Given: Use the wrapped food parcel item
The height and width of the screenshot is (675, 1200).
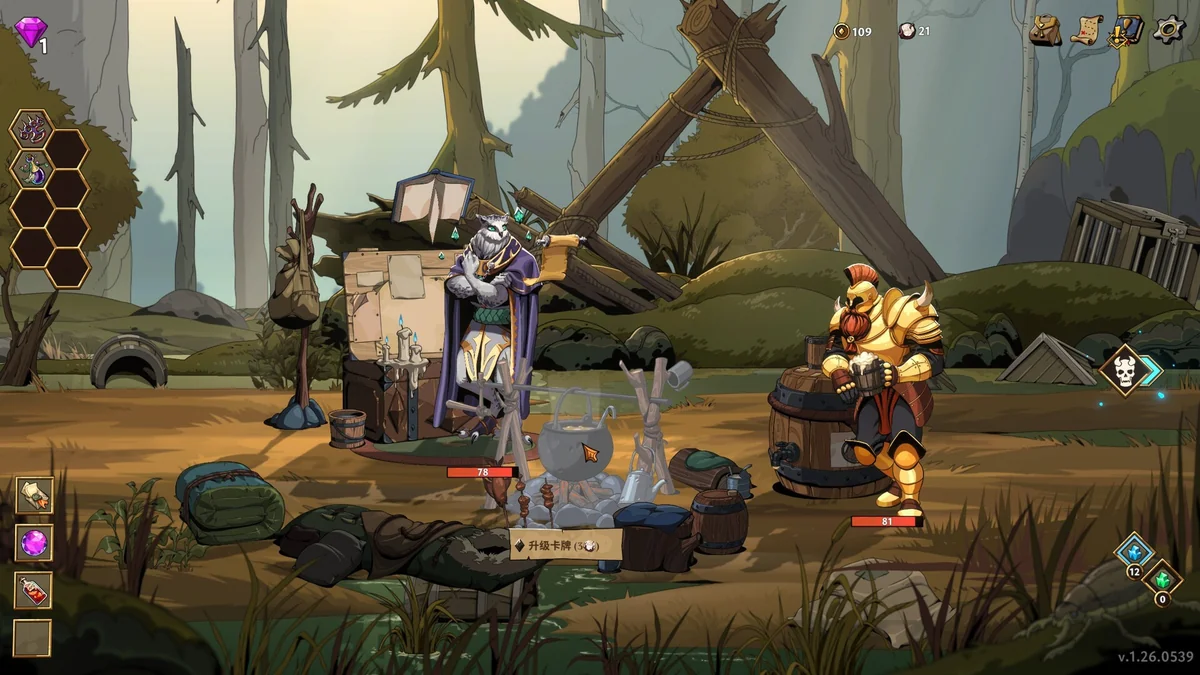Looking at the screenshot, I should [x=33, y=494].
